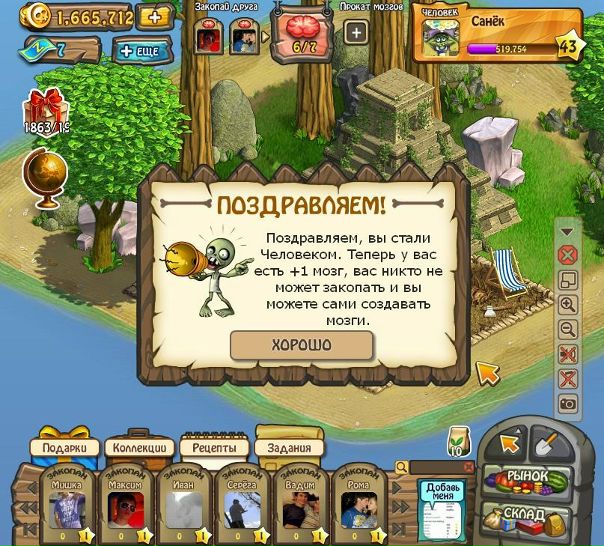This screenshot has width=604, height=546.
Task: Open the brain rental plus slot
Action: (x=356, y=32)
